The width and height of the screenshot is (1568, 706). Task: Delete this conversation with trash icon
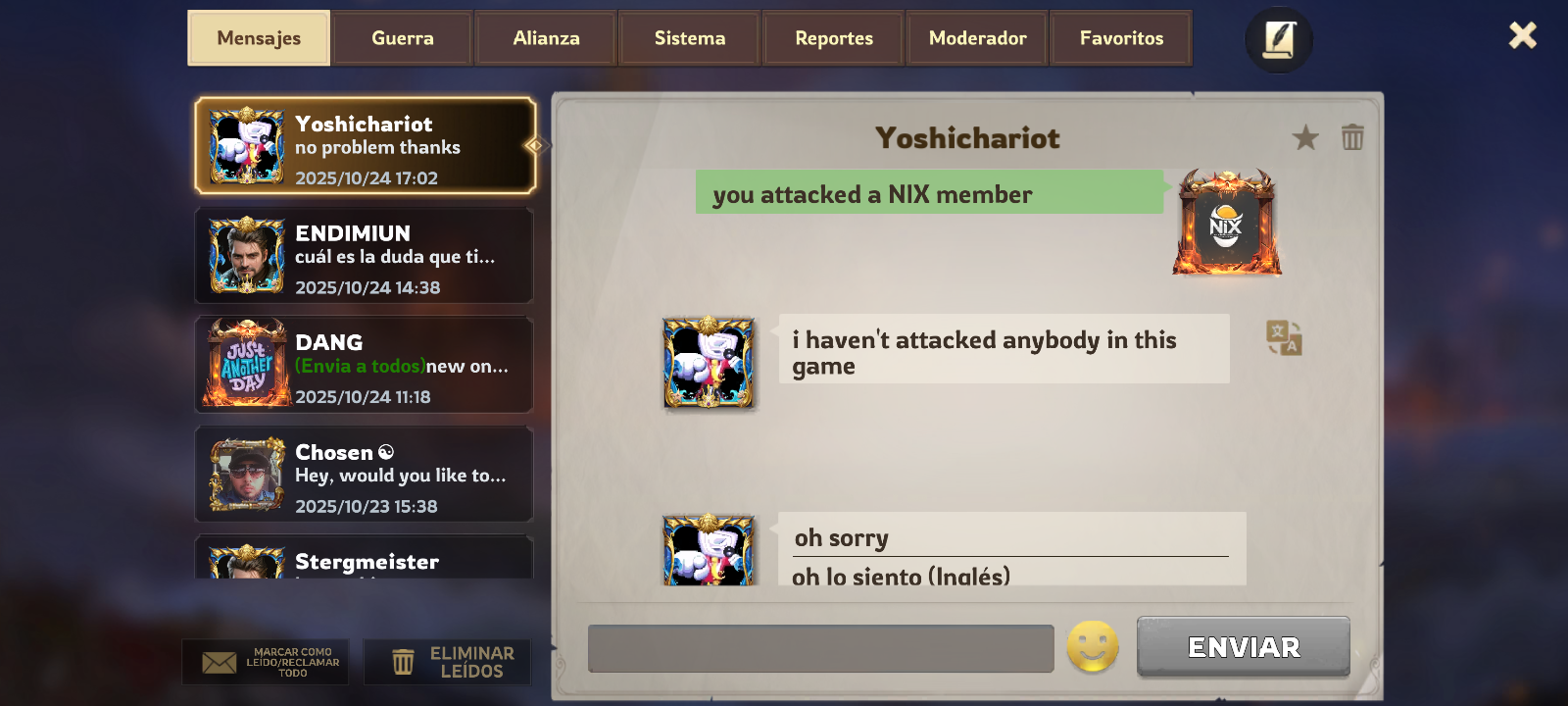[1352, 137]
